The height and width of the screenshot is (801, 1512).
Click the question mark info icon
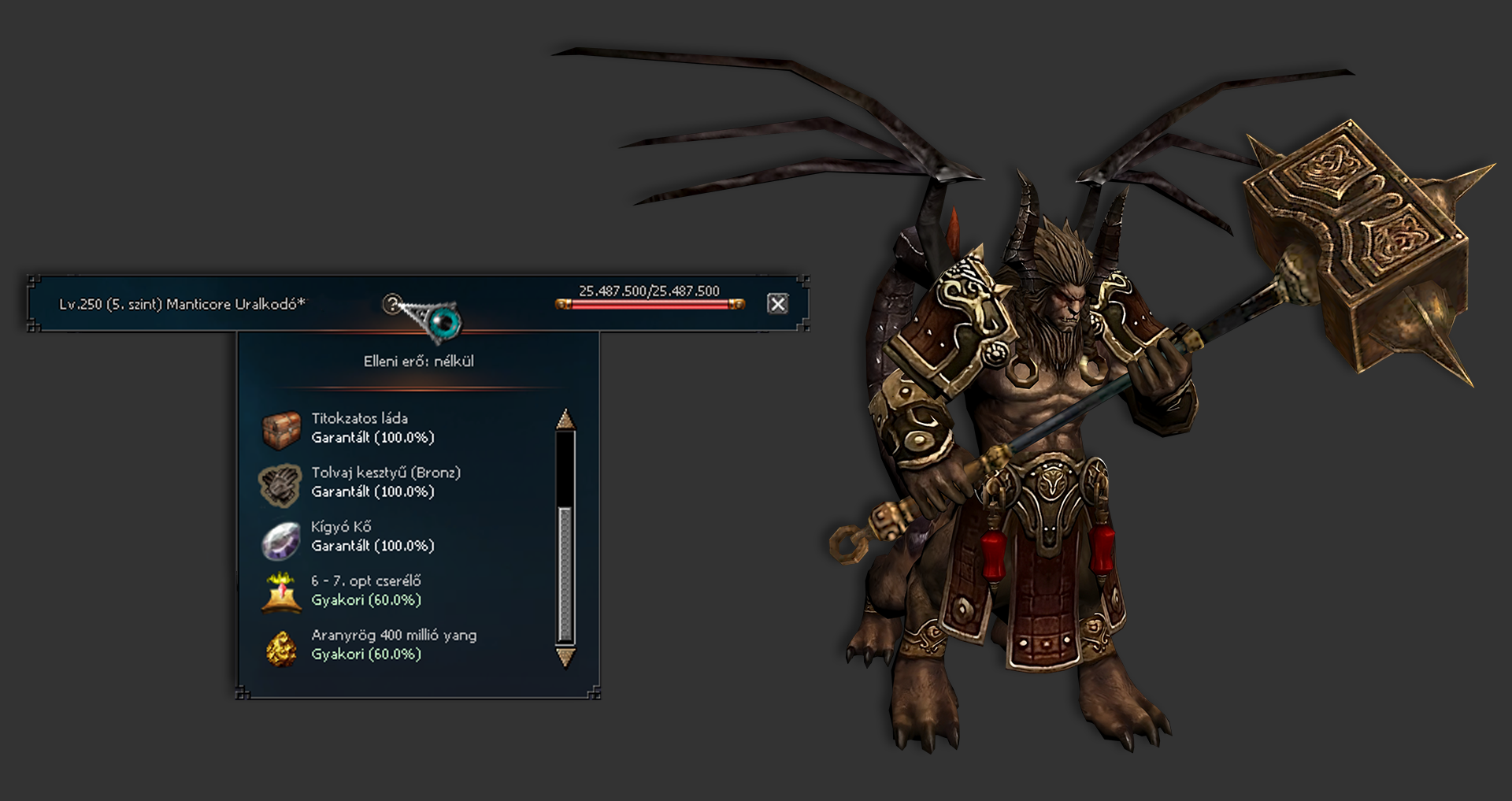pyautogui.click(x=391, y=303)
